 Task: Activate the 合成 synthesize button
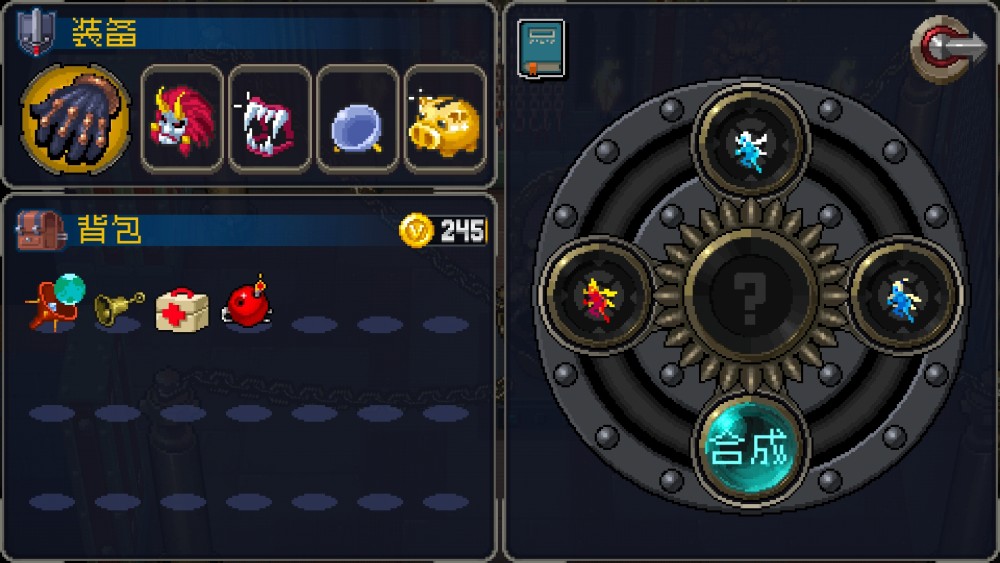point(751,449)
